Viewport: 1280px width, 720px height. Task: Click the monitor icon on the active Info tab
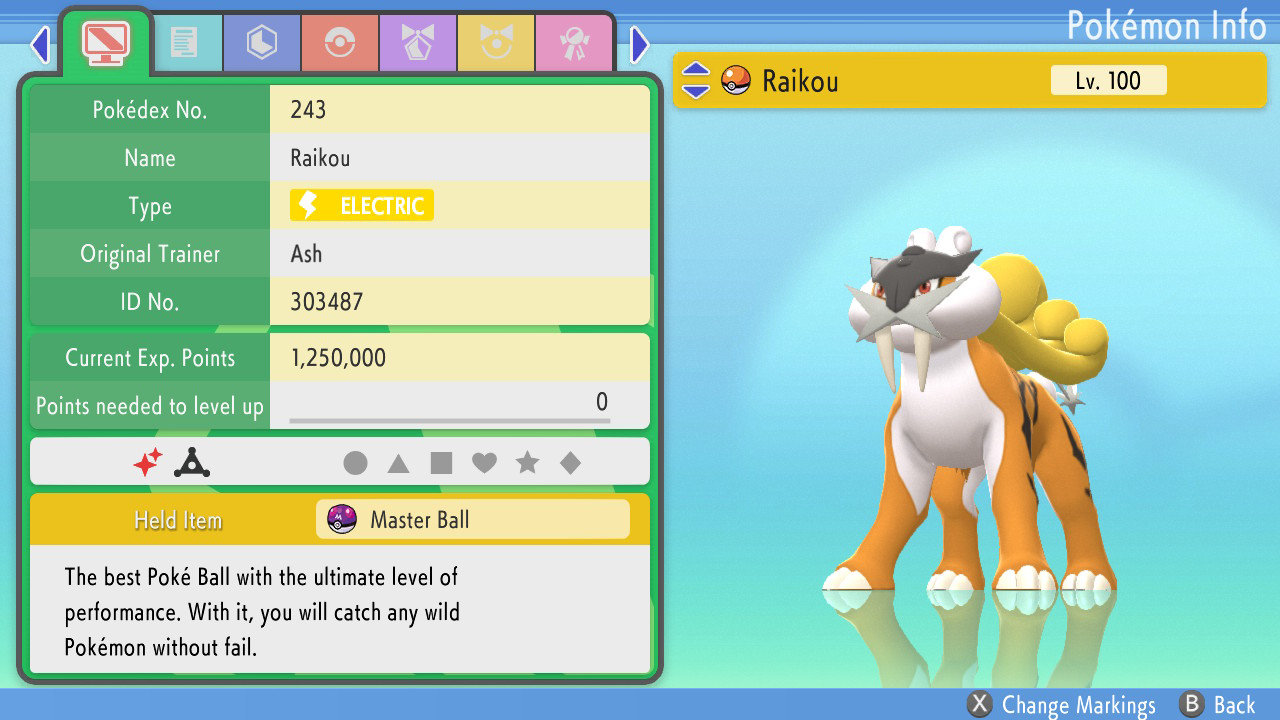[105, 43]
